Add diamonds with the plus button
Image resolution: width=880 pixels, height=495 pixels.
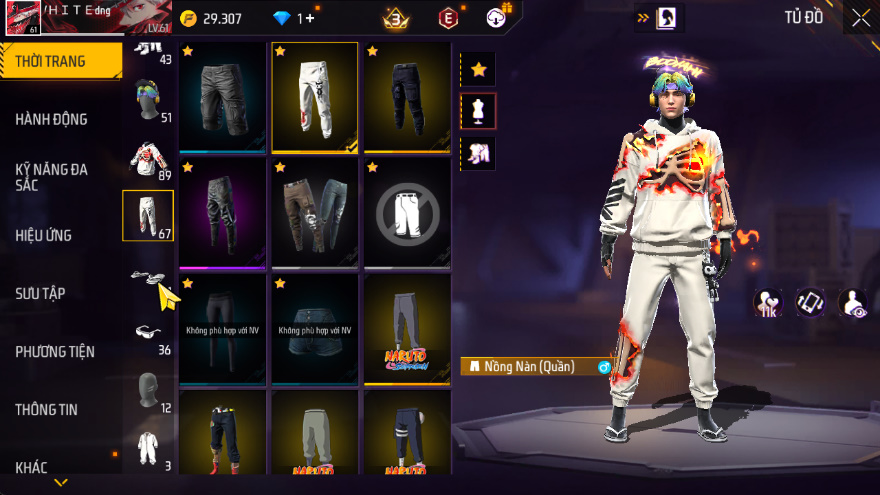pyautogui.click(x=309, y=18)
